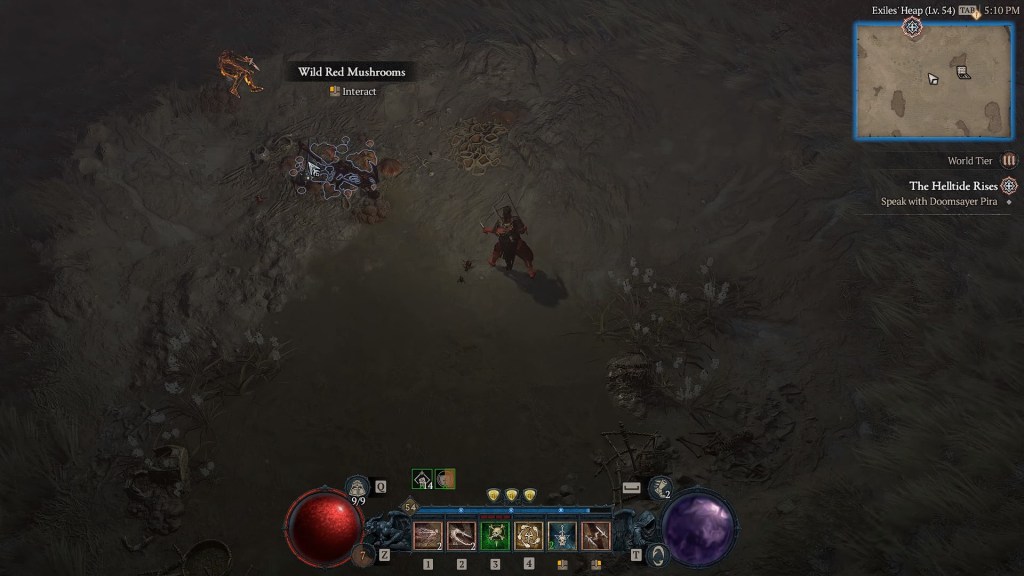Inspect the buff icon showing 14
This screenshot has width=1024, height=576.
pos(422,480)
